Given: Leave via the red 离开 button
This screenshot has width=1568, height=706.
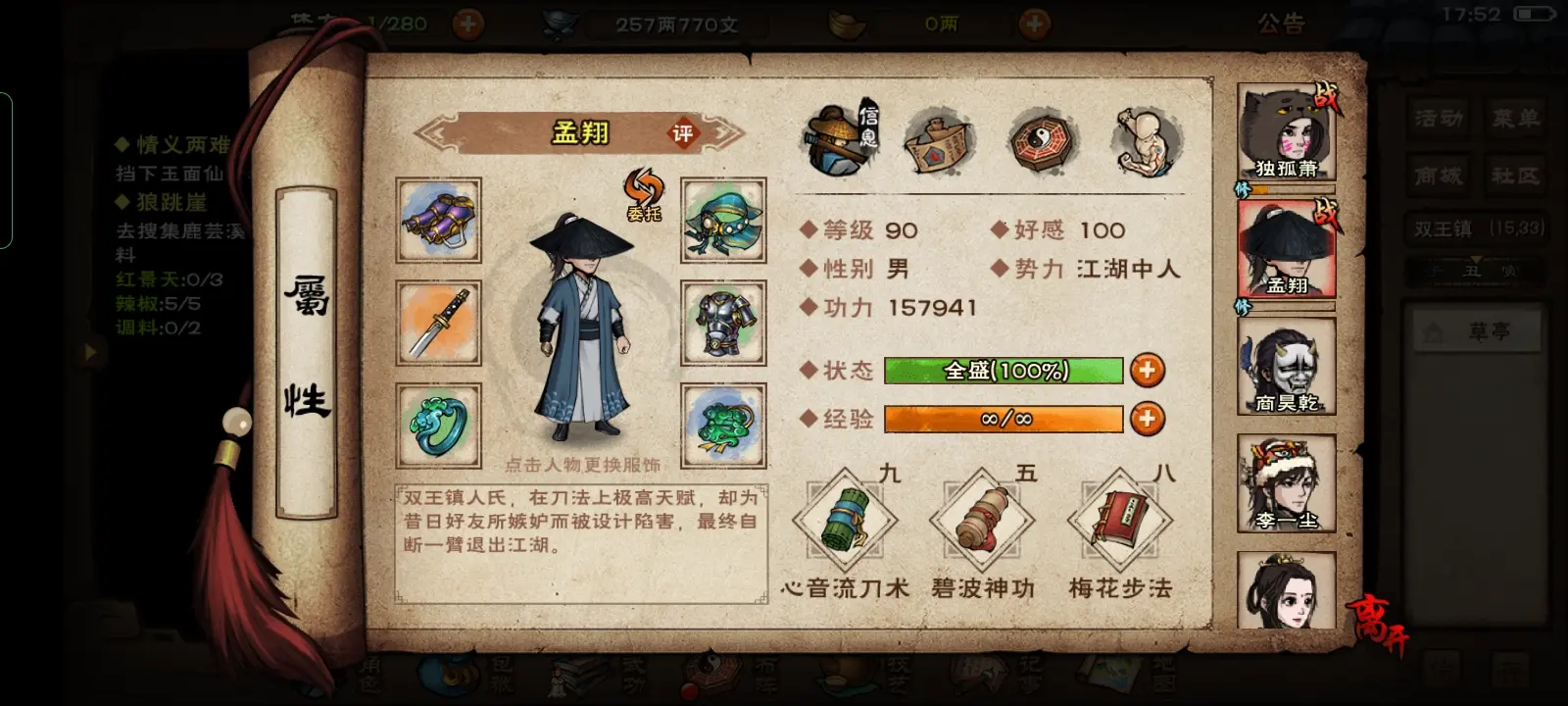Looking at the screenshot, I should click(x=1378, y=623).
